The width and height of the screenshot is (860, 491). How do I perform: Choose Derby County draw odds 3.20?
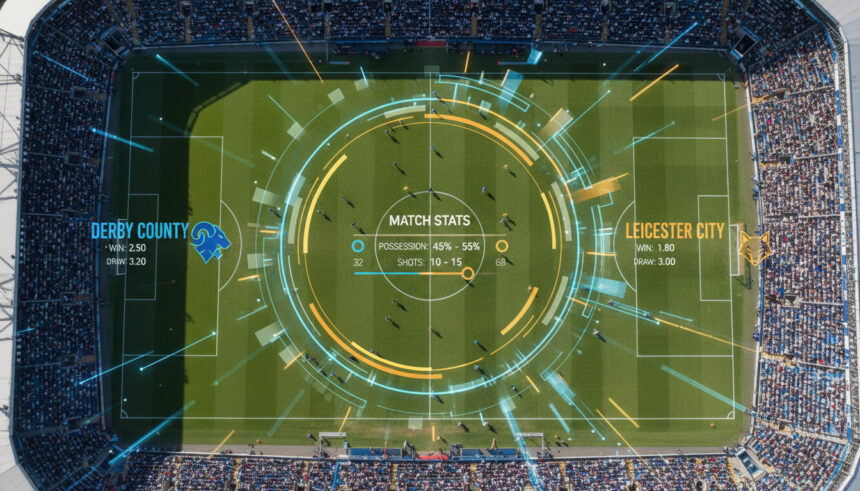pos(132,262)
